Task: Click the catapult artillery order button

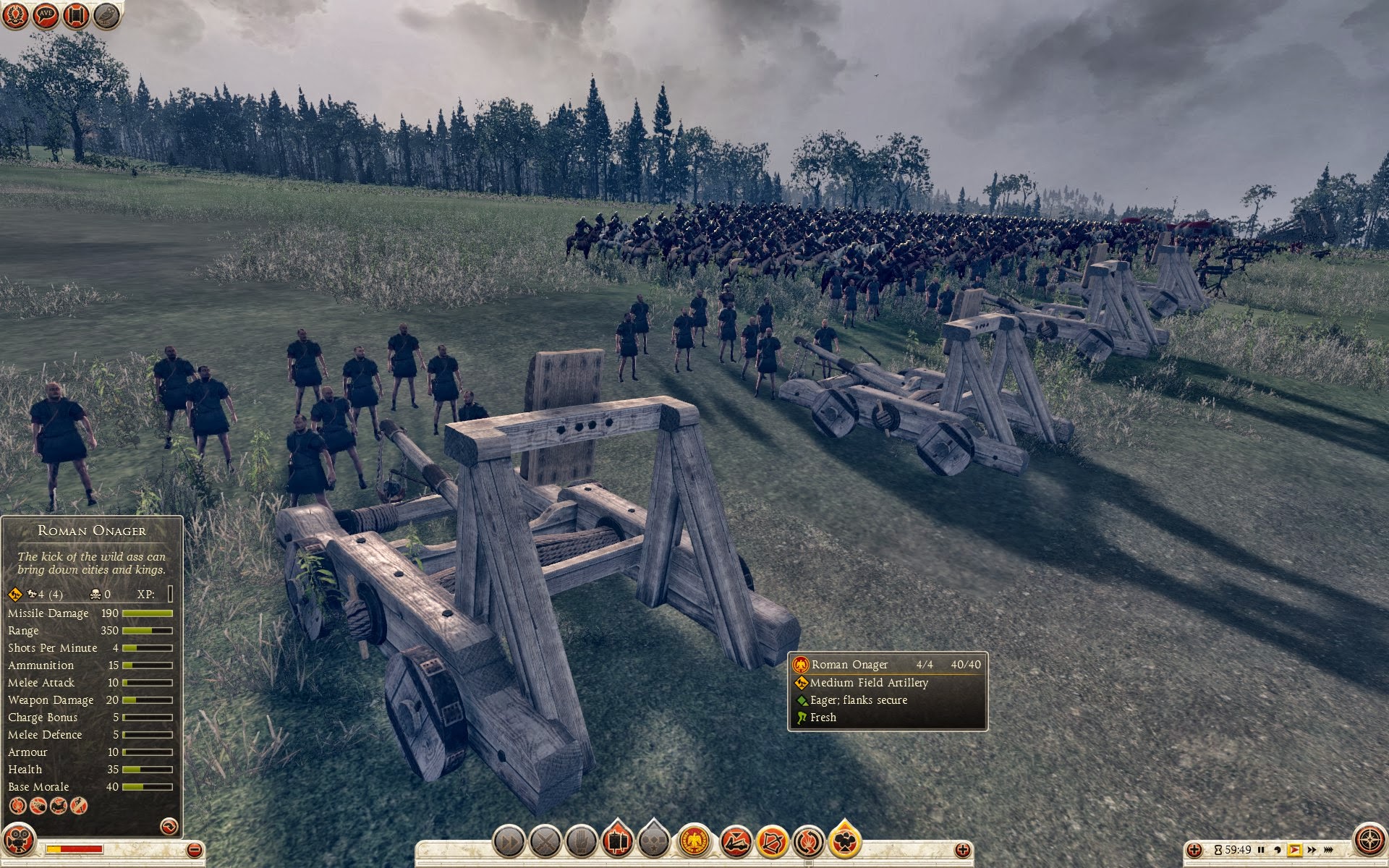Action: [x=736, y=841]
